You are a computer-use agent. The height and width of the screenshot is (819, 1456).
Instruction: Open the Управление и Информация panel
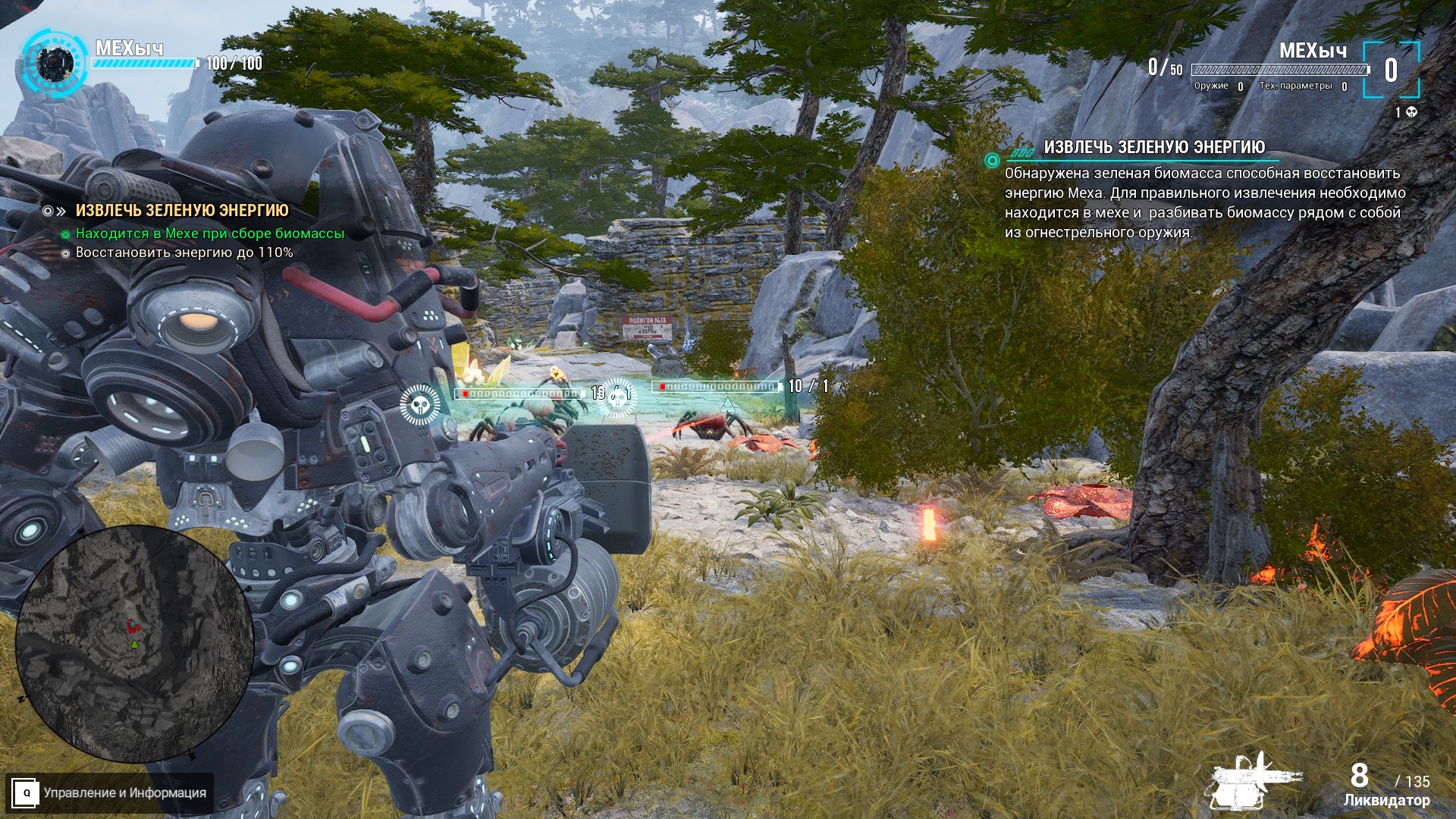(x=109, y=793)
